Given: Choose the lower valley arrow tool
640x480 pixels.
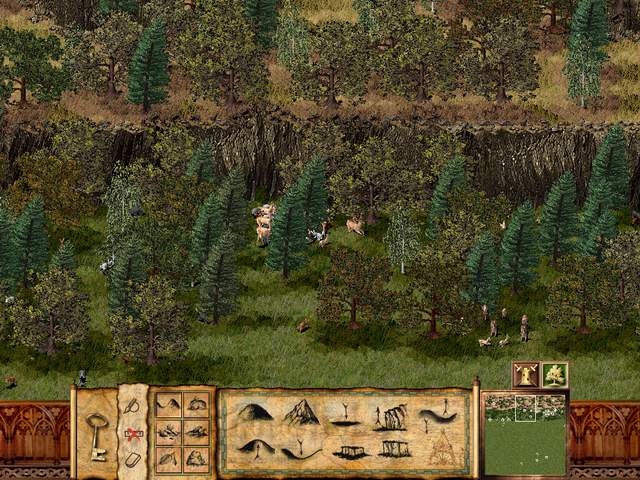Looking at the screenshot, I should pyautogui.click(x=300, y=451).
